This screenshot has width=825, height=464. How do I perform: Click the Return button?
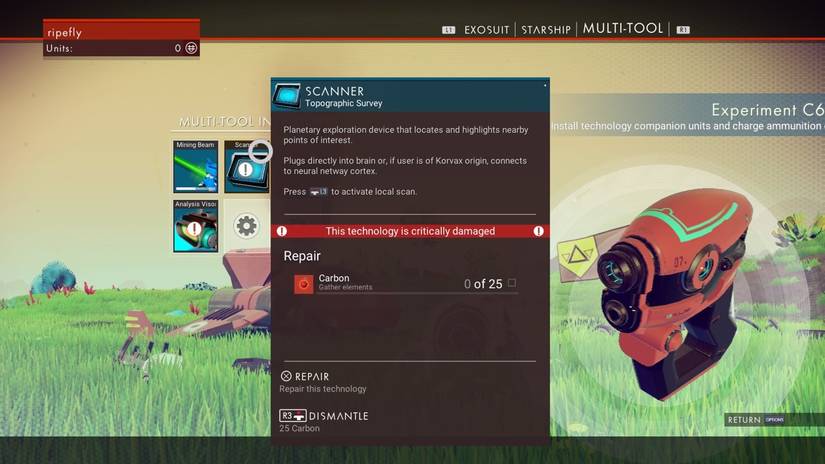click(744, 420)
